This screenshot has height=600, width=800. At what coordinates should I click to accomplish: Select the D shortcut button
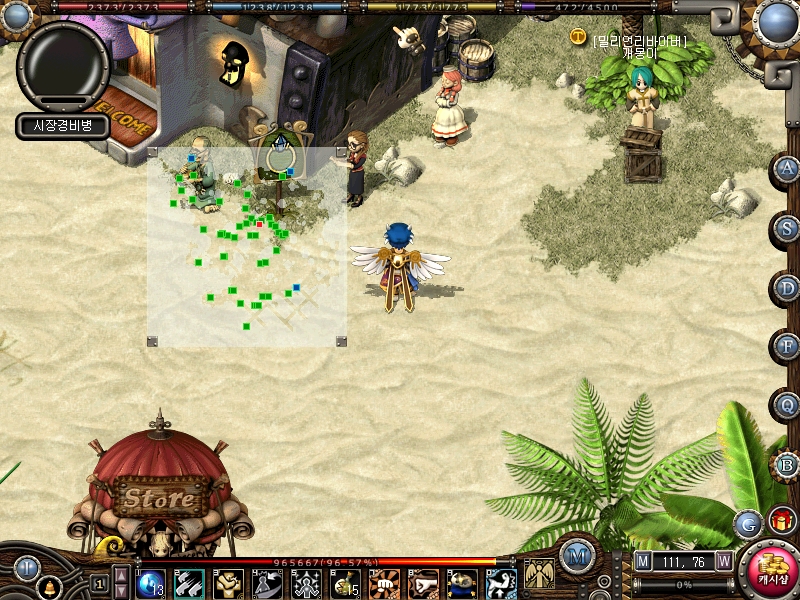(788, 288)
